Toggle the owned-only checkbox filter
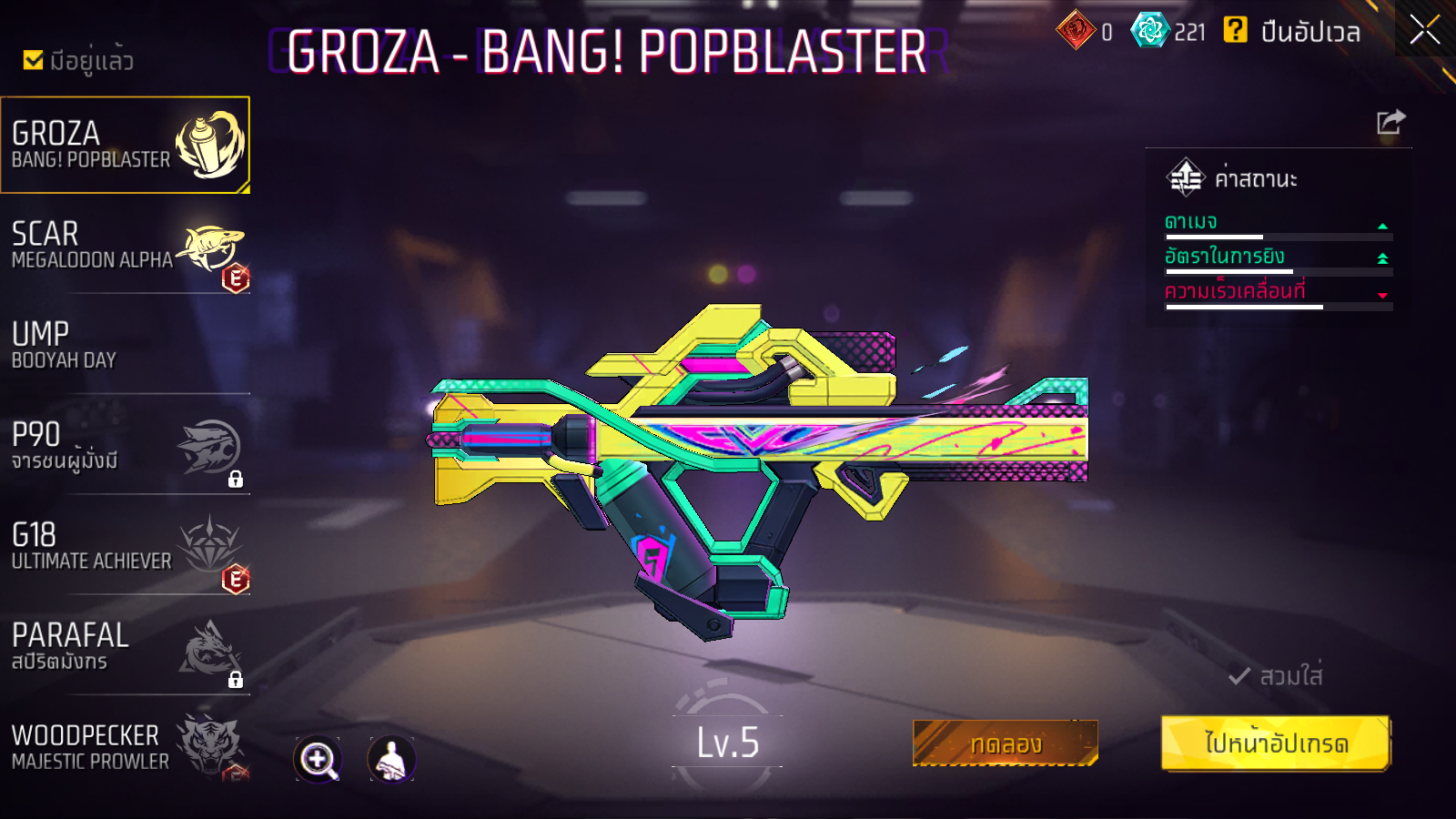The width and height of the screenshot is (1456, 819). [34, 60]
